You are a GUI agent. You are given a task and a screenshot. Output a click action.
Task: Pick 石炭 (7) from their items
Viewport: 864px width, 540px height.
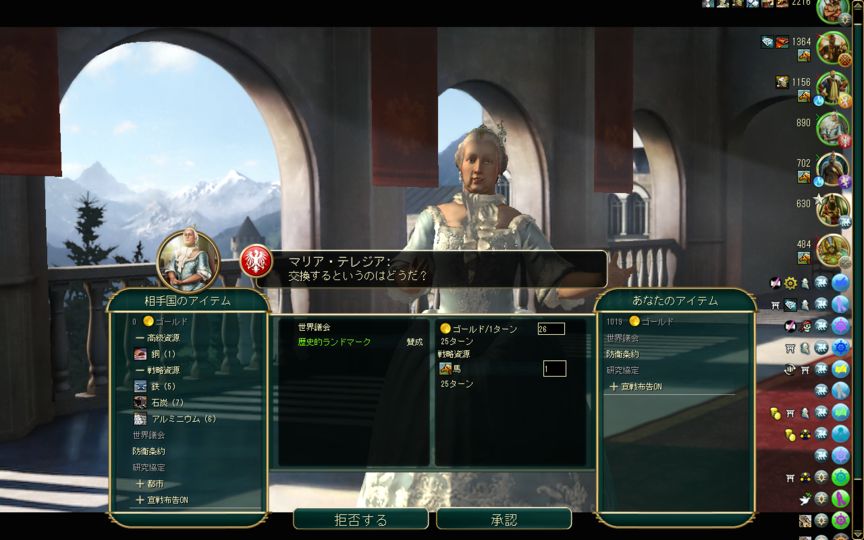click(167, 402)
